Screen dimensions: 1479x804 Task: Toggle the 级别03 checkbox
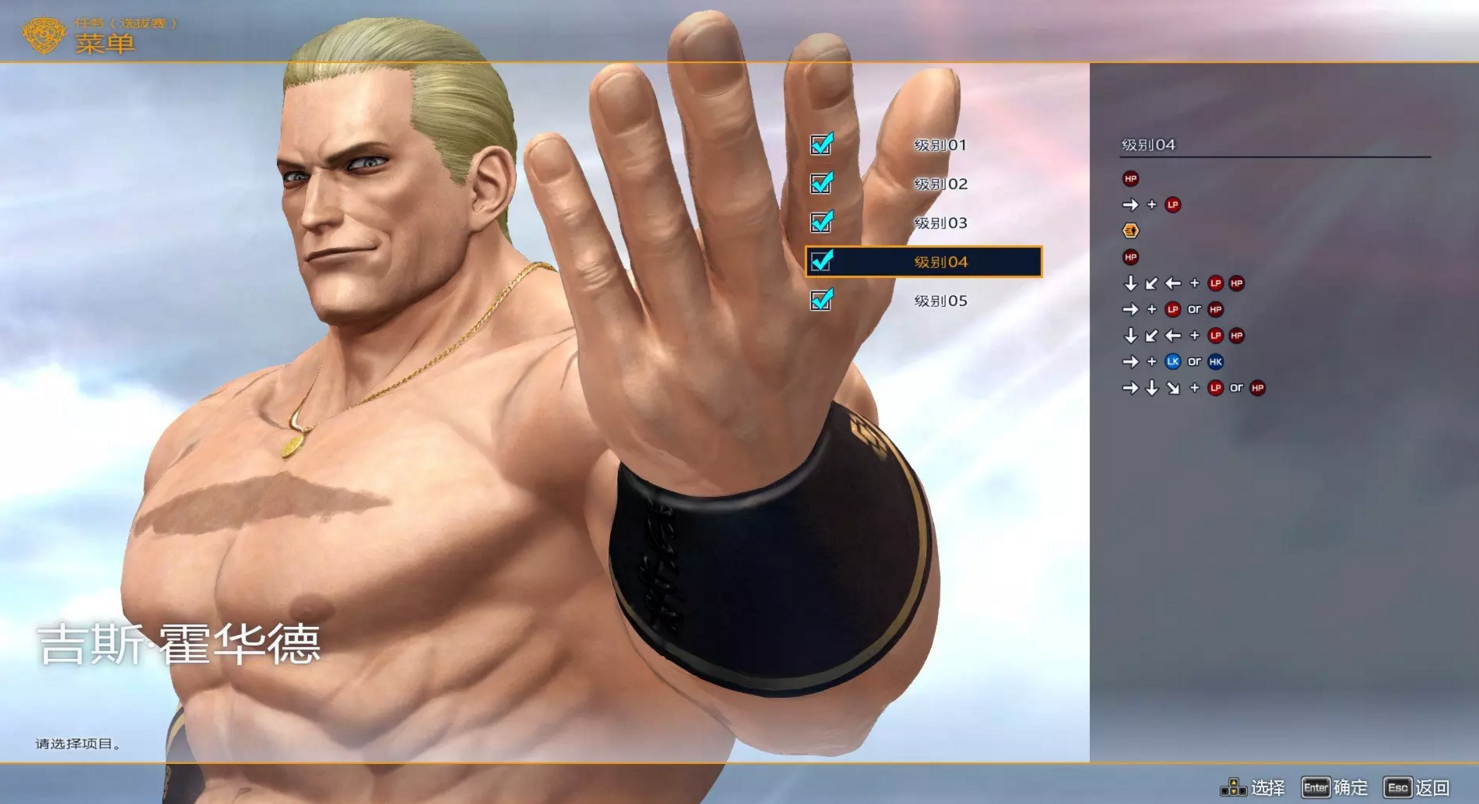(822, 222)
